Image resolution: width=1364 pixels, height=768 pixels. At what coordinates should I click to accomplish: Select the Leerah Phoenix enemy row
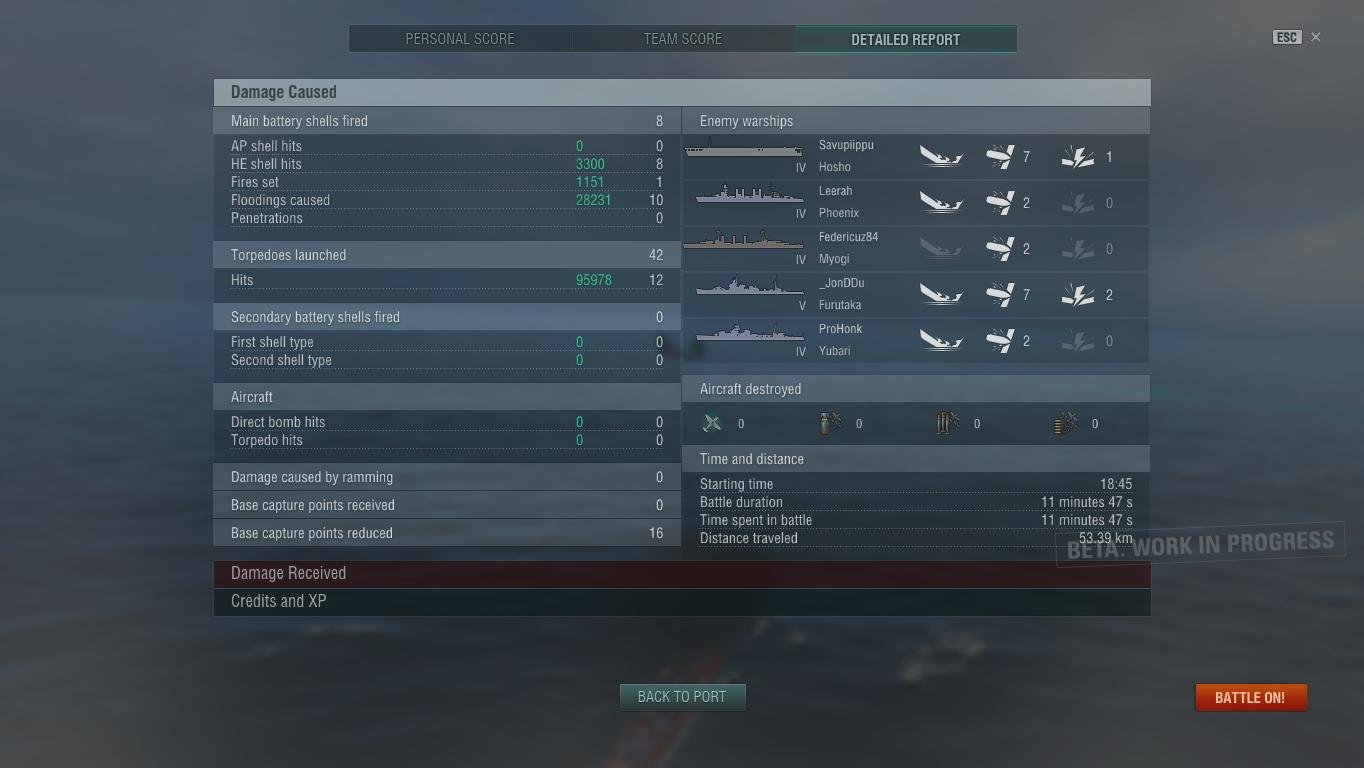click(915, 203)
